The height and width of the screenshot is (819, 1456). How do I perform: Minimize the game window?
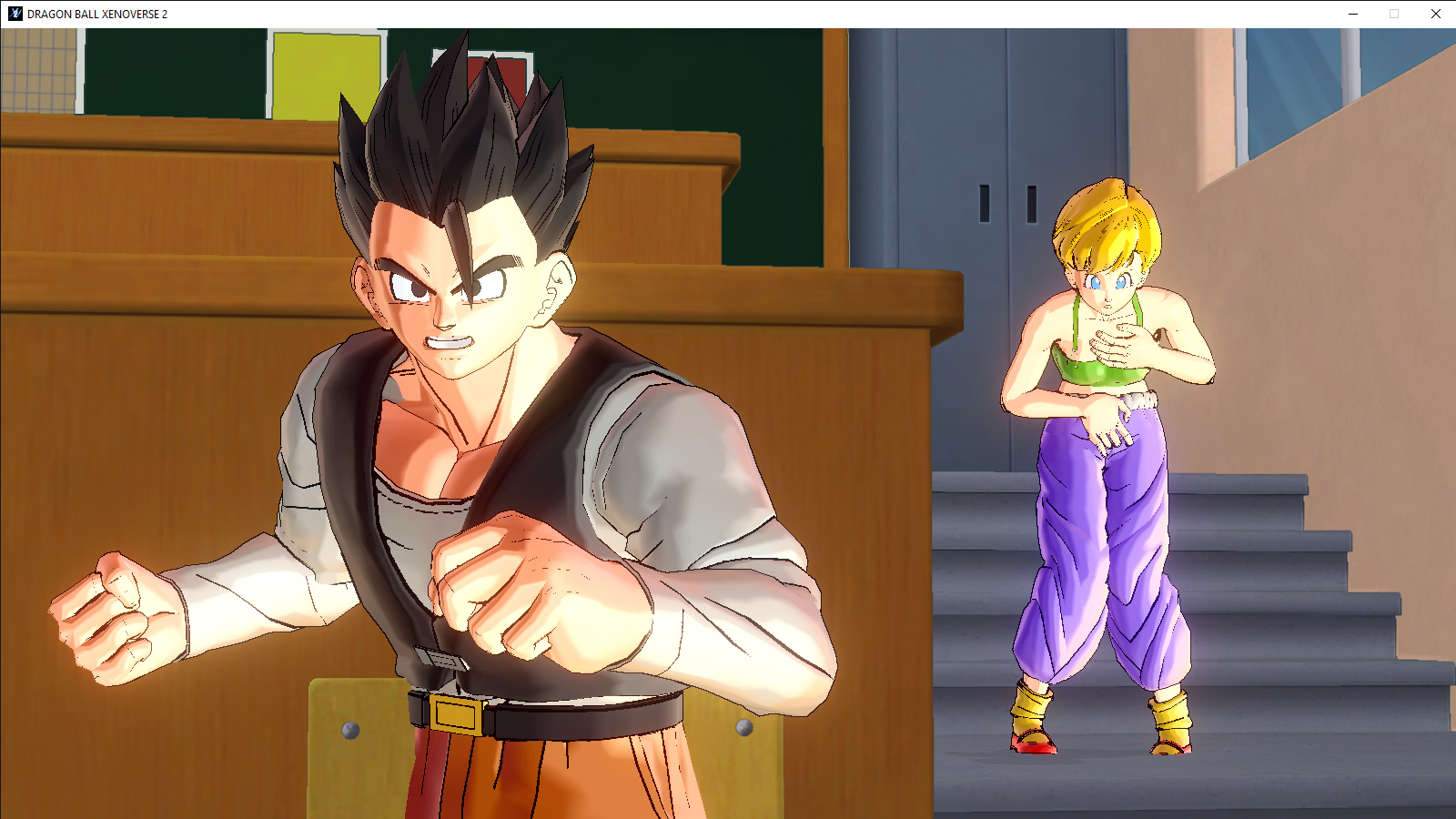tap(1353, 14)
